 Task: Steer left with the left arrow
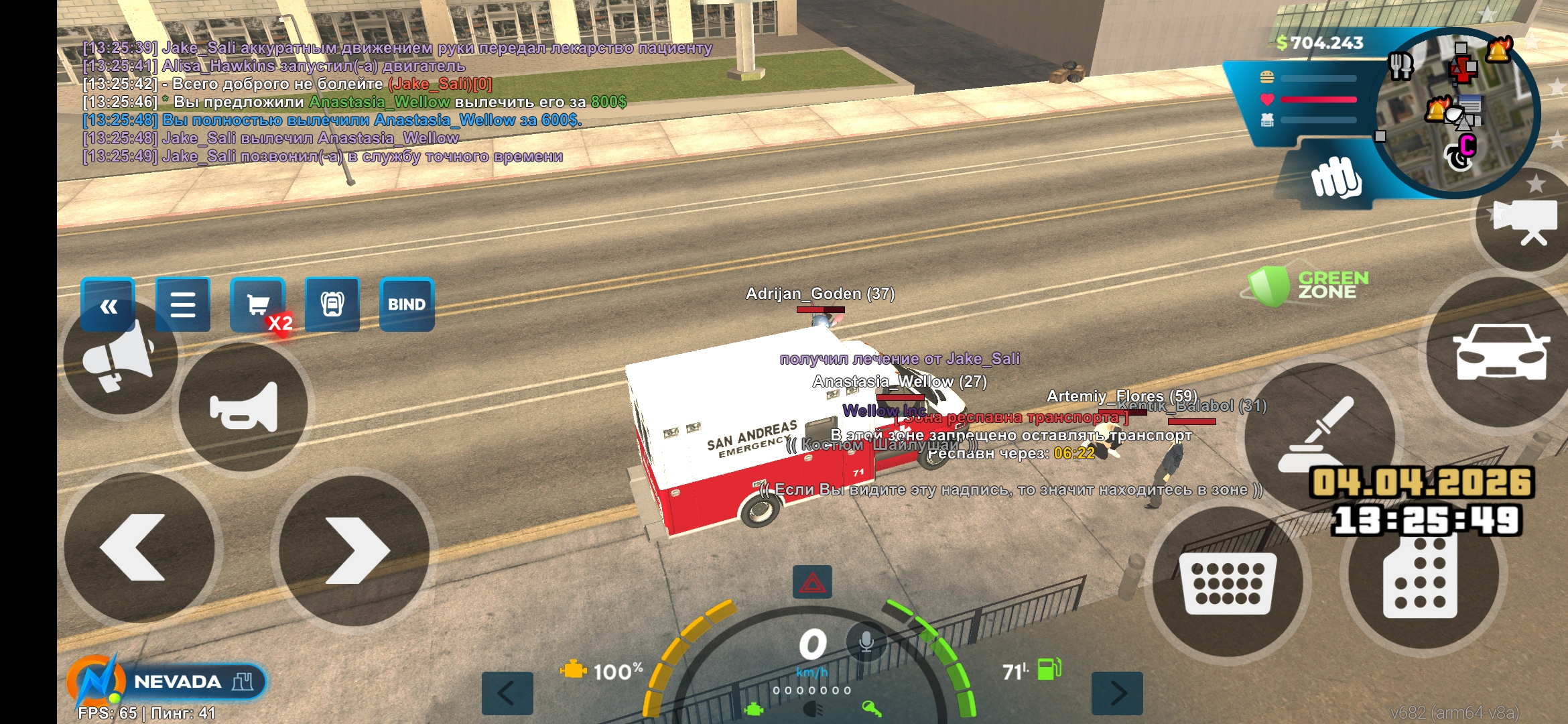tap(139, 548)
